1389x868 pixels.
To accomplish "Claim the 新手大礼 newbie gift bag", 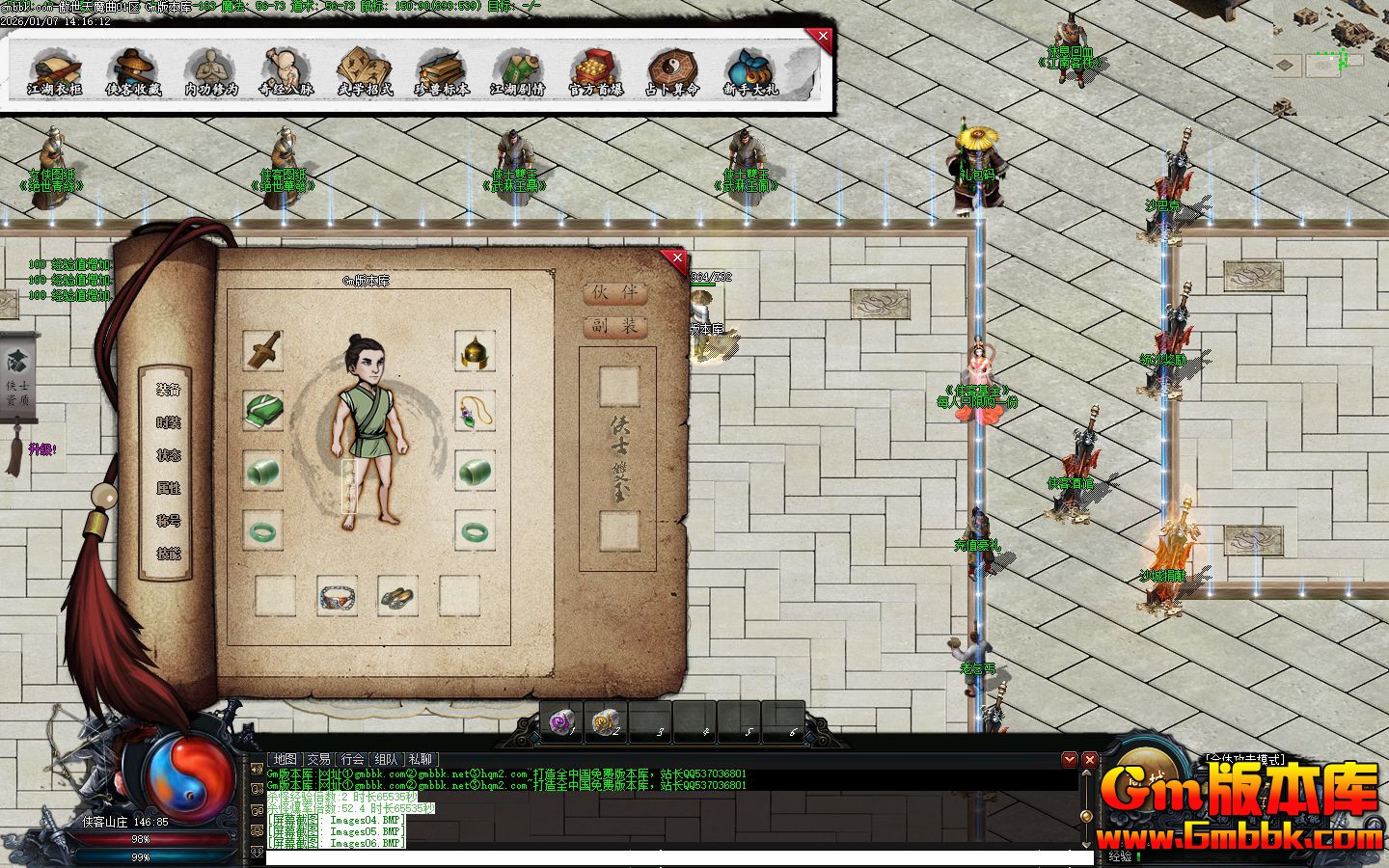I will [x=750, y=71].
